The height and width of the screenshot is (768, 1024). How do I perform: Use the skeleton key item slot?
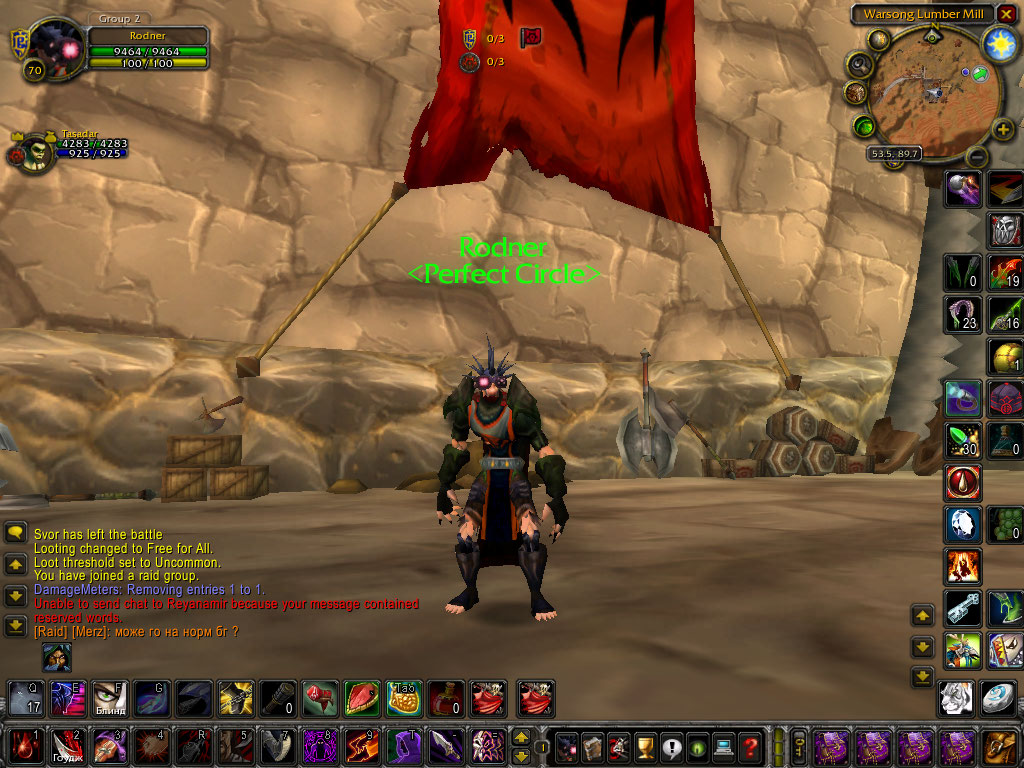tap(964, 607)
